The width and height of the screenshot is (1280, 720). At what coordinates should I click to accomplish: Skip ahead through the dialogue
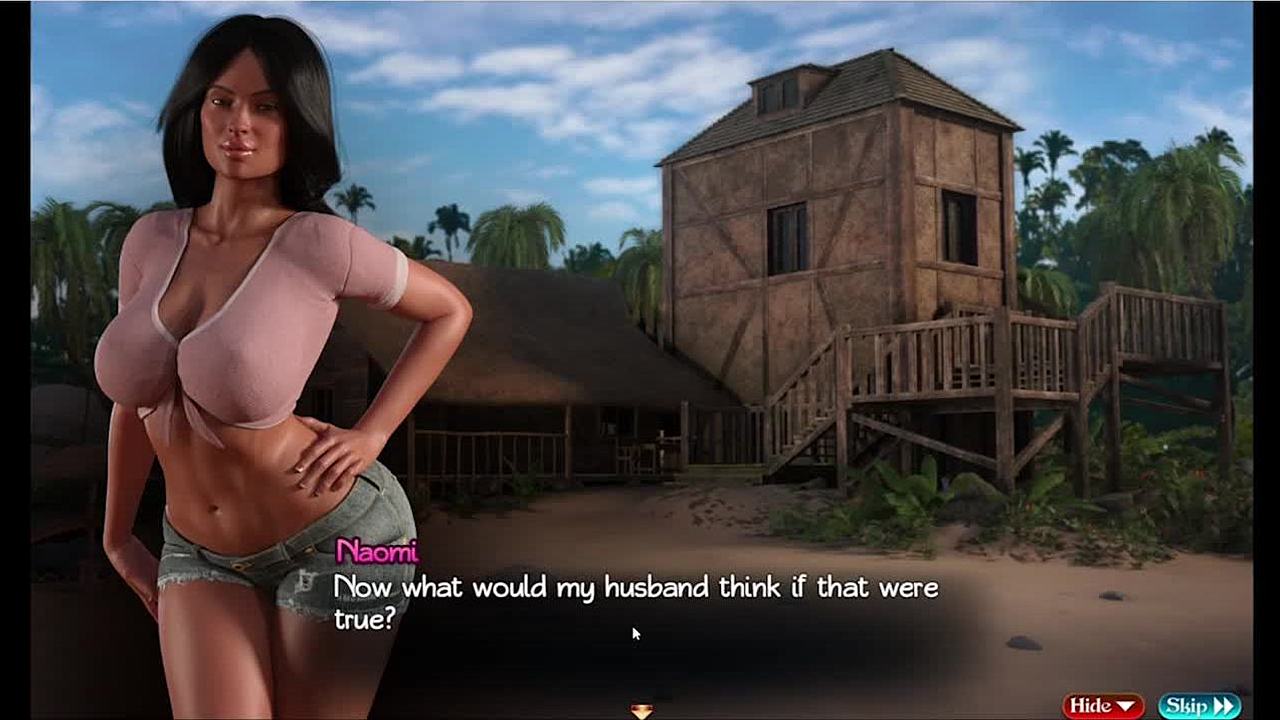pyautogui.click(x=1199, y=706)
